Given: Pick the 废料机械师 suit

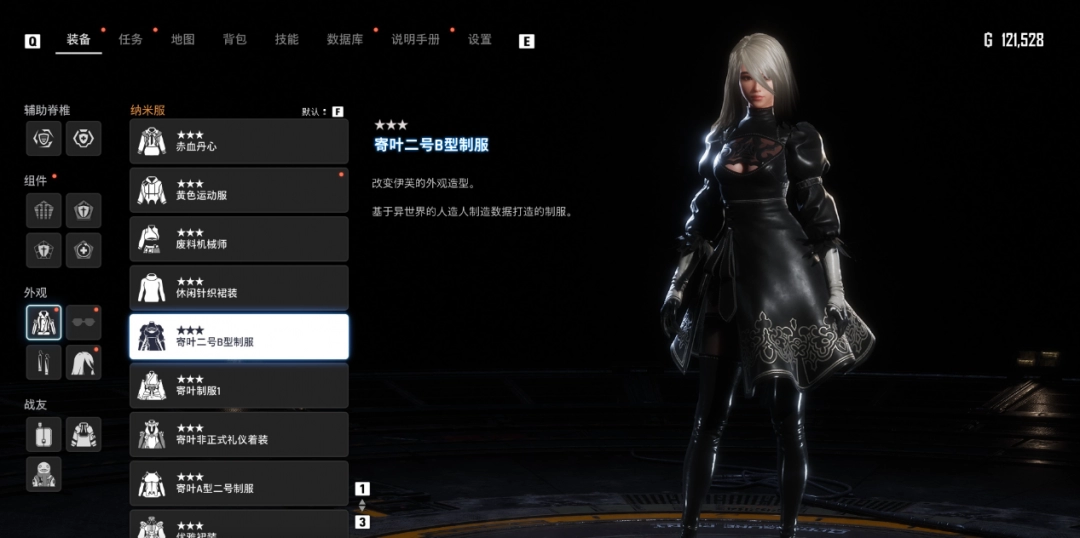Looking at the screenshot, I should pyautogui.click(x=239, y=239).
